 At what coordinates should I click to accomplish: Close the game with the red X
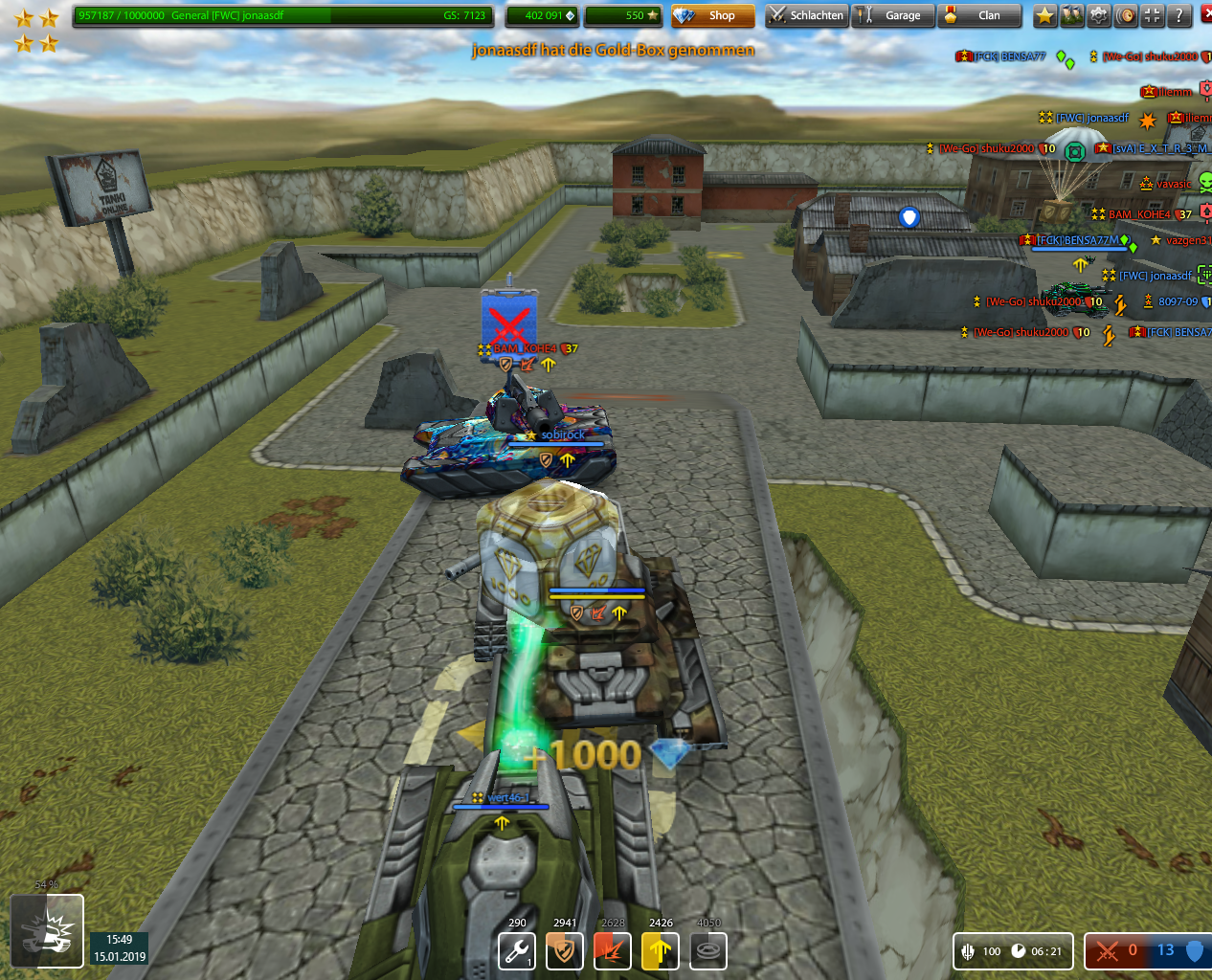(1205, 15)
